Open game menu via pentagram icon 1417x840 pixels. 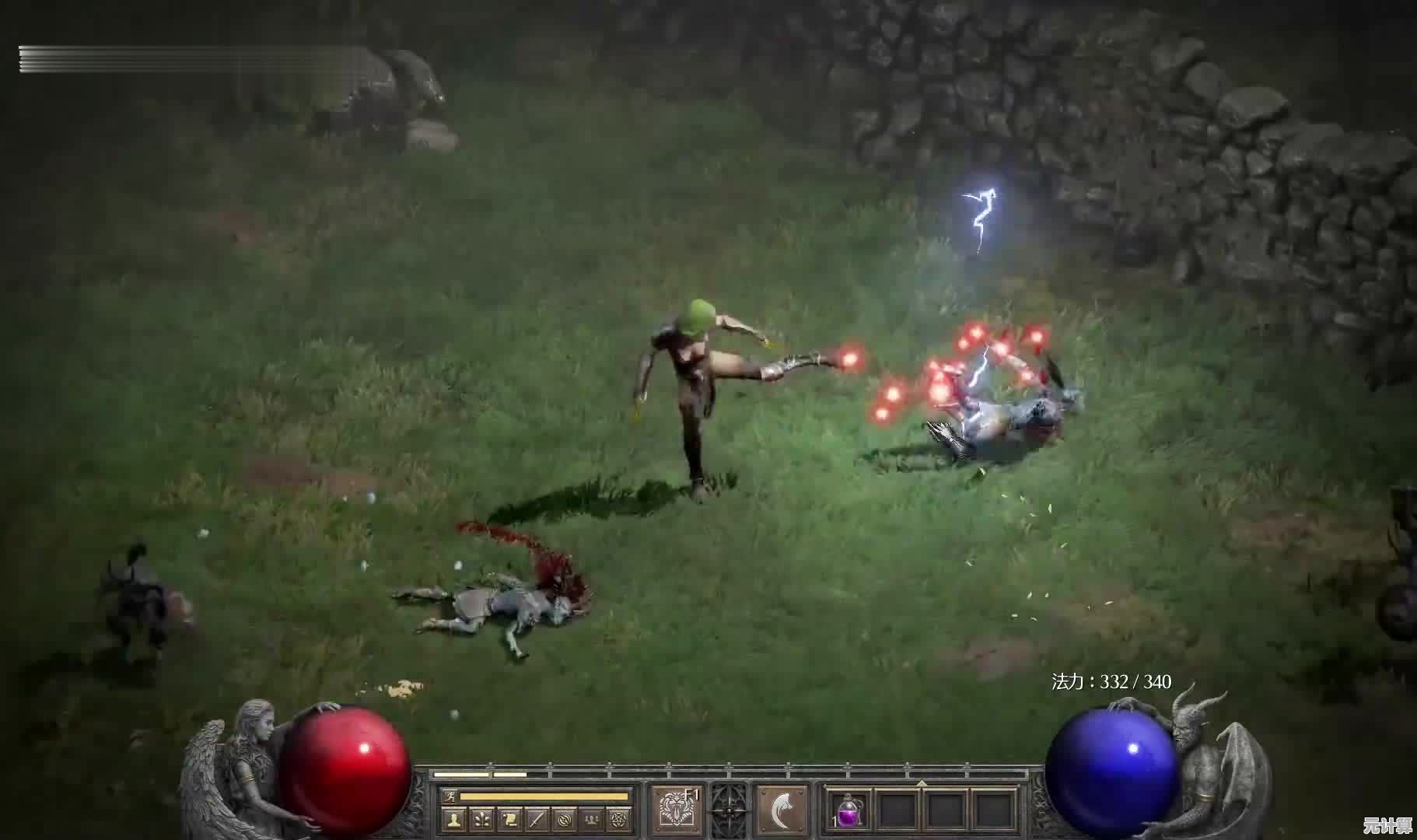pyautogui.click(x=621, y=818)
